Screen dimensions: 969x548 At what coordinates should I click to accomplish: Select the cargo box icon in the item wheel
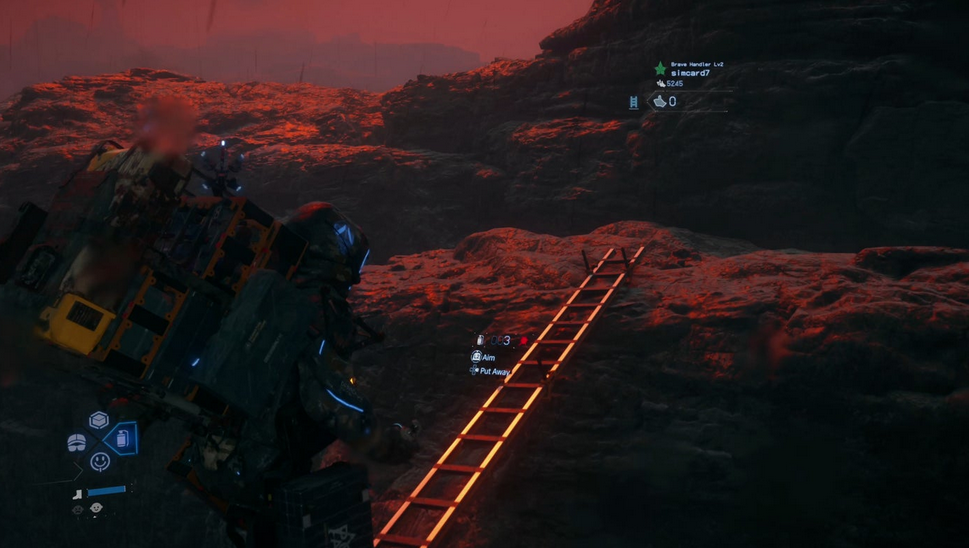point(98,421)
